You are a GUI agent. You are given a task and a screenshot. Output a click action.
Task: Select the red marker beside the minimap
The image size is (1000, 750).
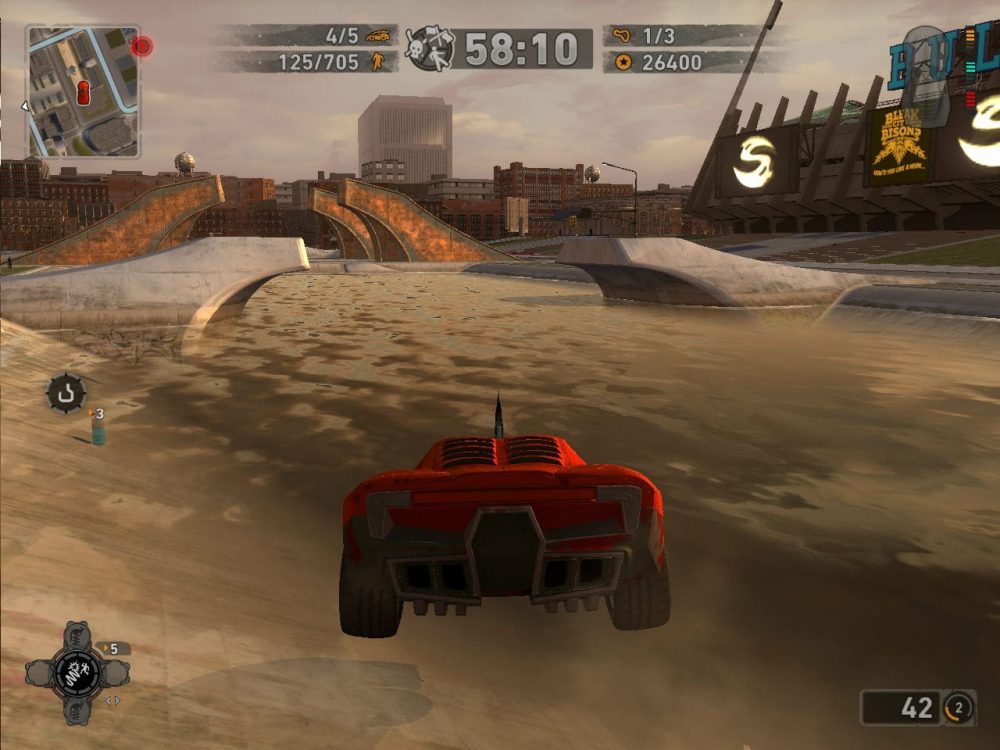[x=142, y=46]
